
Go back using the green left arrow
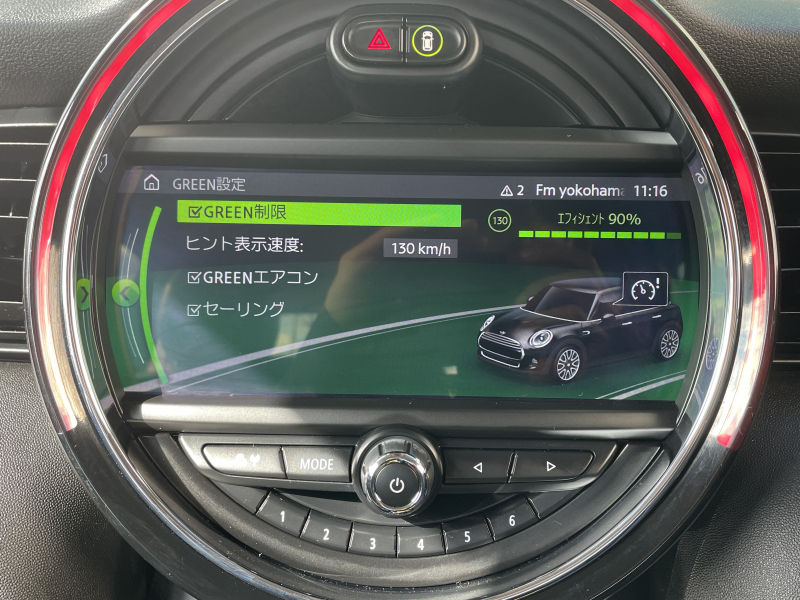coord(125,293)
